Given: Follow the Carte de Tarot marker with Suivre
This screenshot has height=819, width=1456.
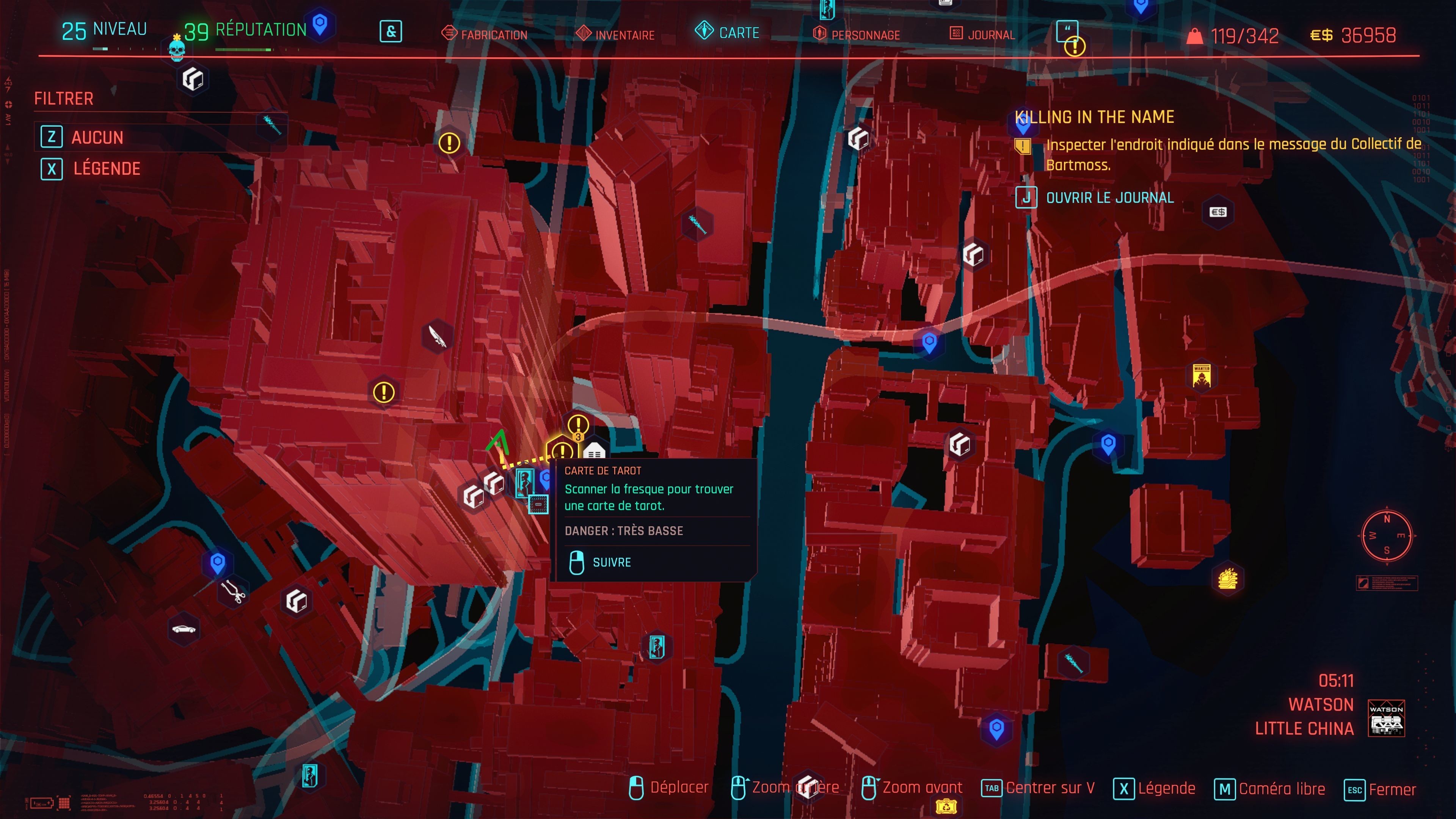Looking at the screenshot, I should [x=611, y=562].
